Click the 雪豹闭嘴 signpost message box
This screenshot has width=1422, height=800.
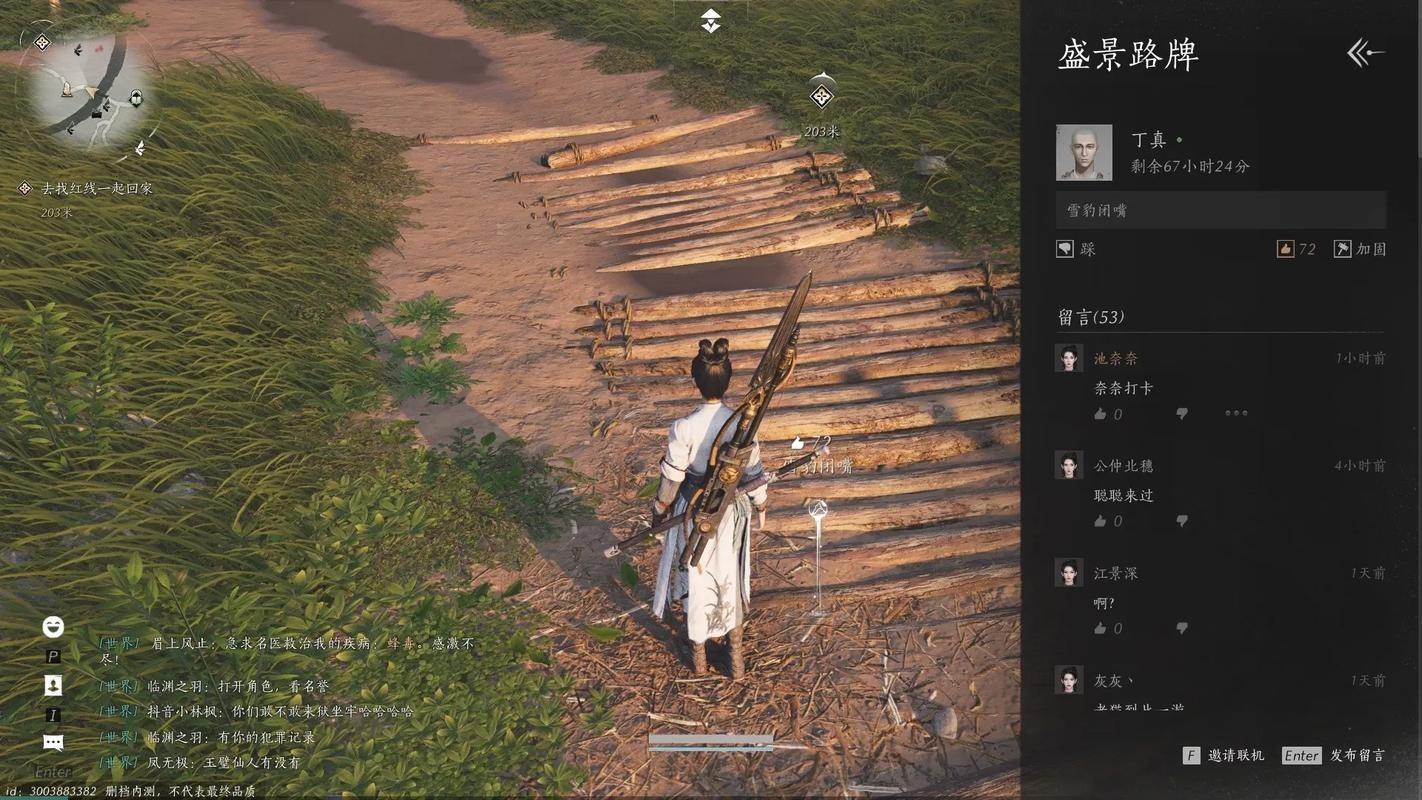(x=1221, y=210)
